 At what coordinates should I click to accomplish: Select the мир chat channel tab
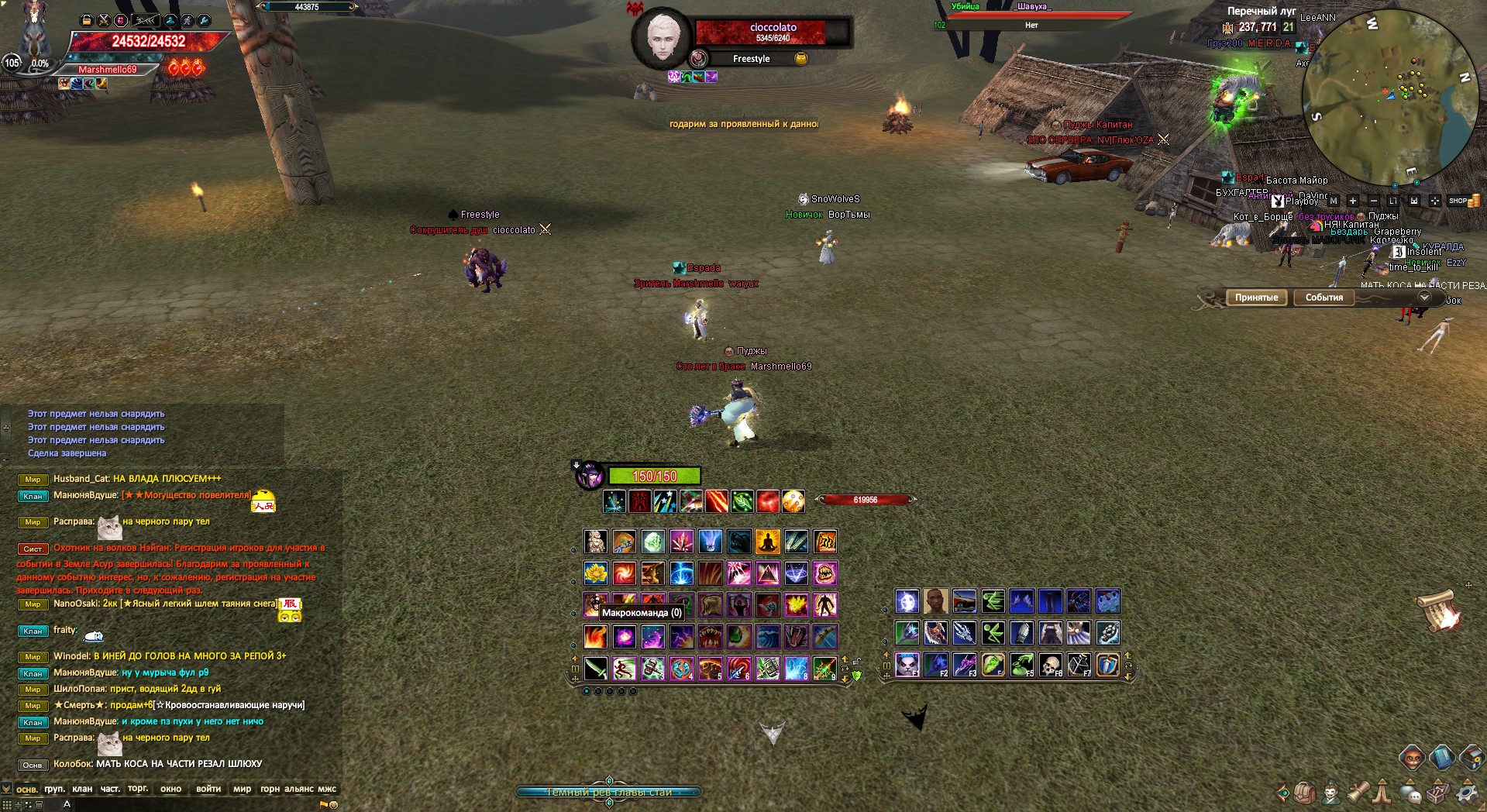pyautogui.click(x=242, y=789)
